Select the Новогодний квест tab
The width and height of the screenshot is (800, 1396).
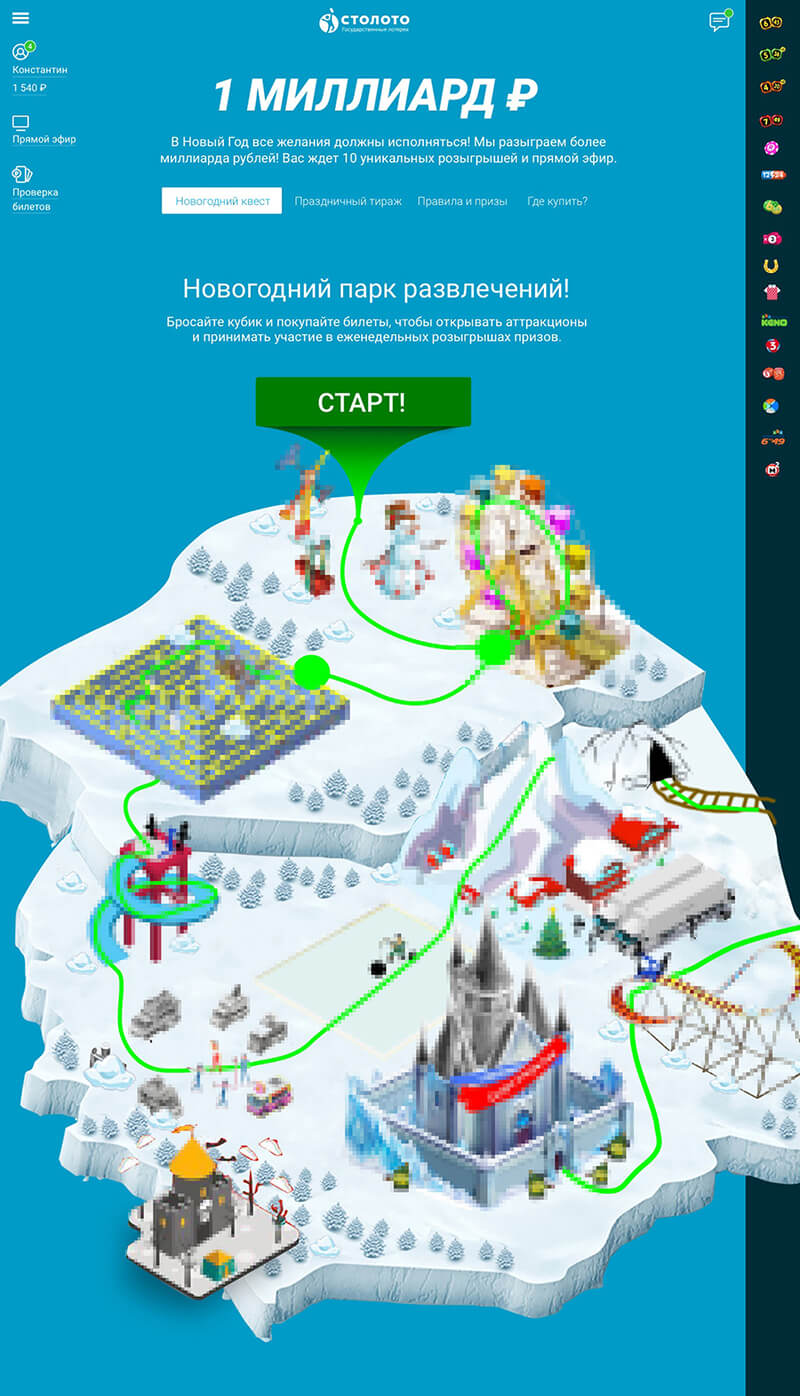(x=222, y=201)
